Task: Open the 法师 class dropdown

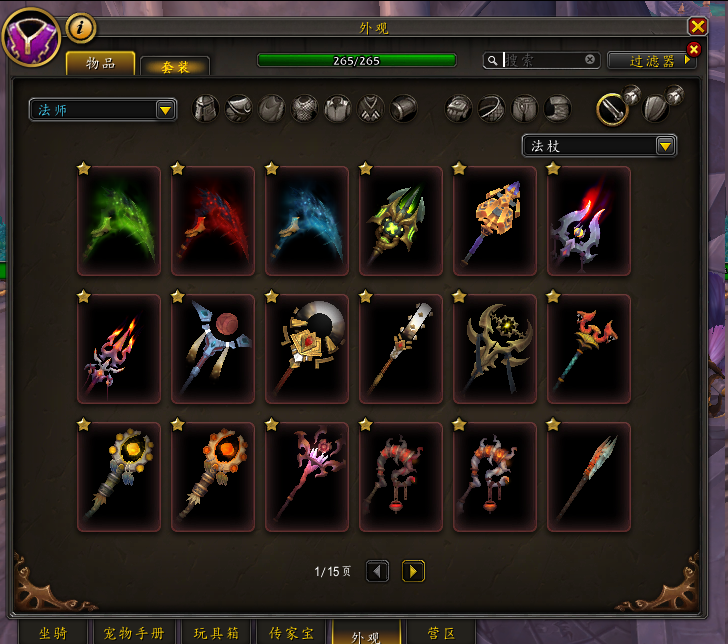Action: (103, 109)
